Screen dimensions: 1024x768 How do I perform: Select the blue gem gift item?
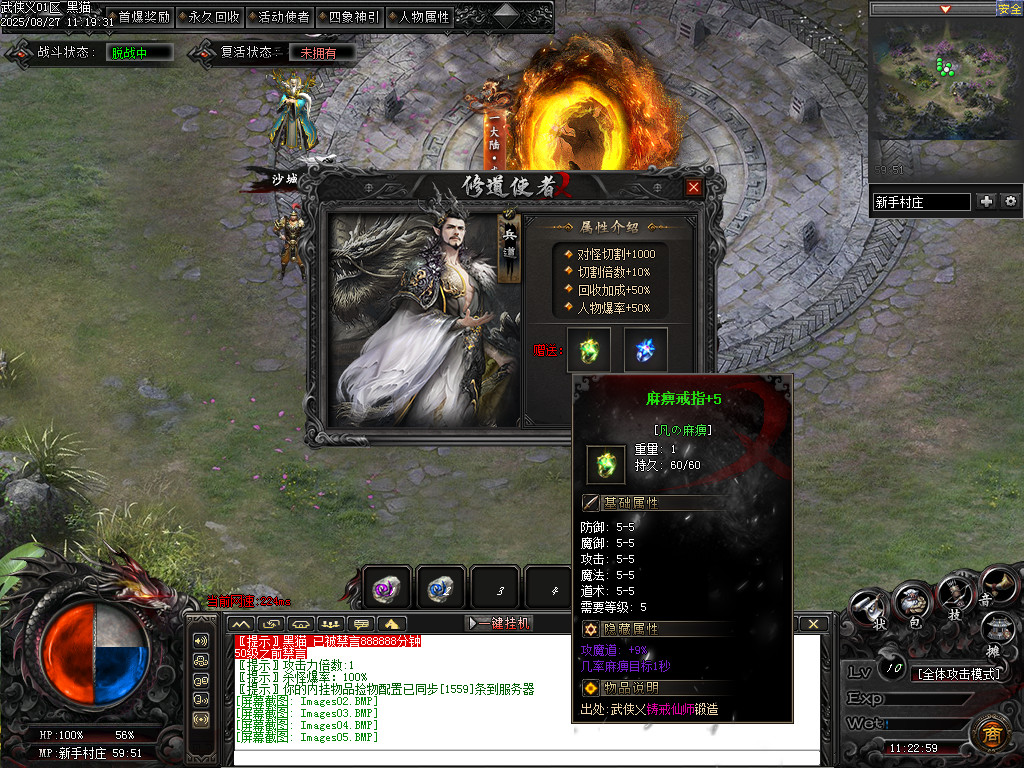pyautogui.click(x=646, y=349)
